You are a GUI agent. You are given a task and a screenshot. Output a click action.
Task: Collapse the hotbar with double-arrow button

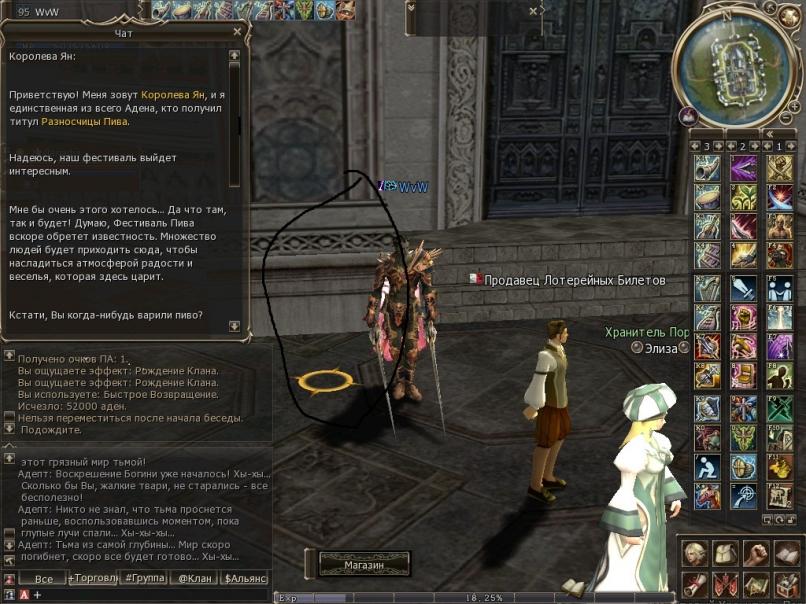(769, 133)
